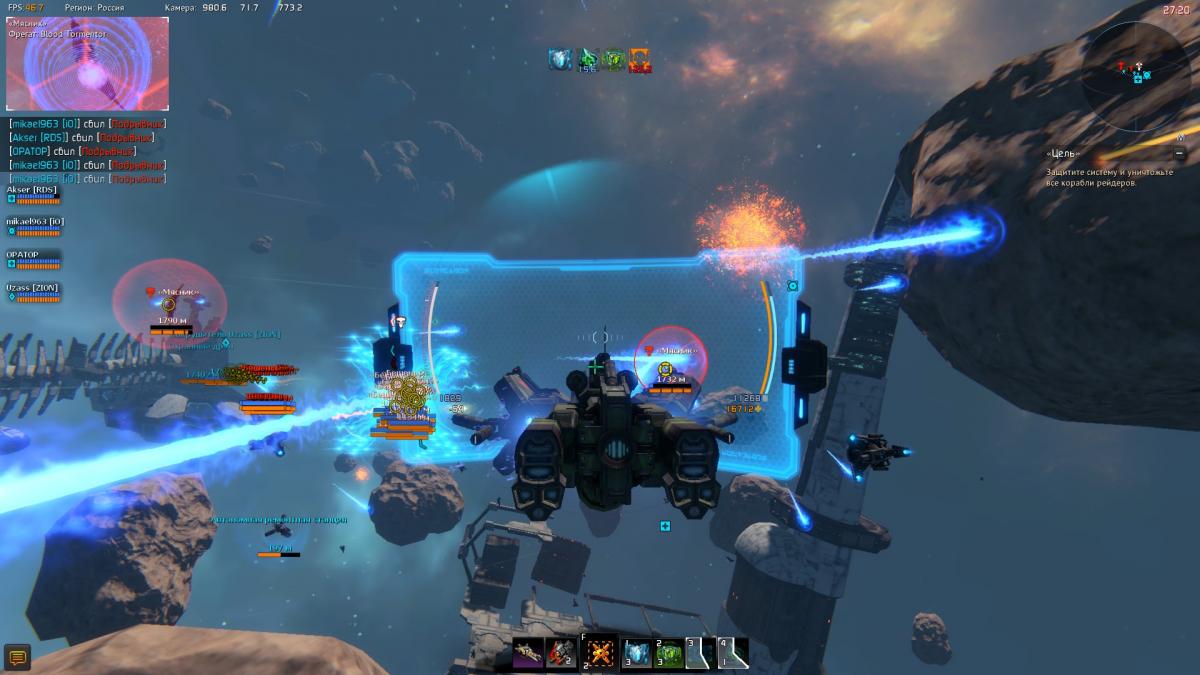Activate the orange crossed special module (F)
This screenshot has width=1200, height=675.
600,653
